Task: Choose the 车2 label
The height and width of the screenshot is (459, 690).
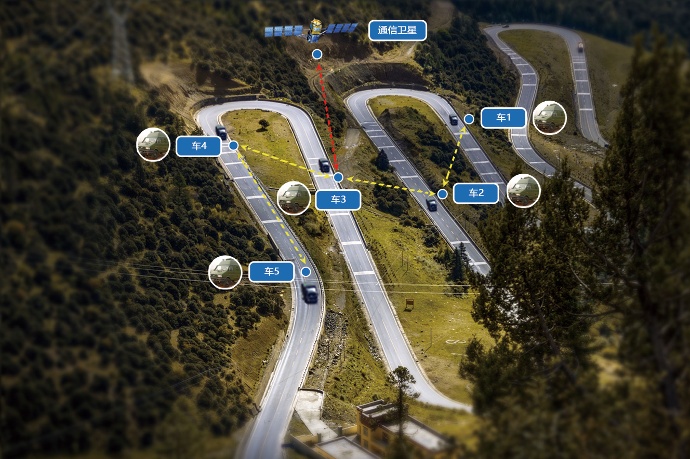Action: (475, 193)
